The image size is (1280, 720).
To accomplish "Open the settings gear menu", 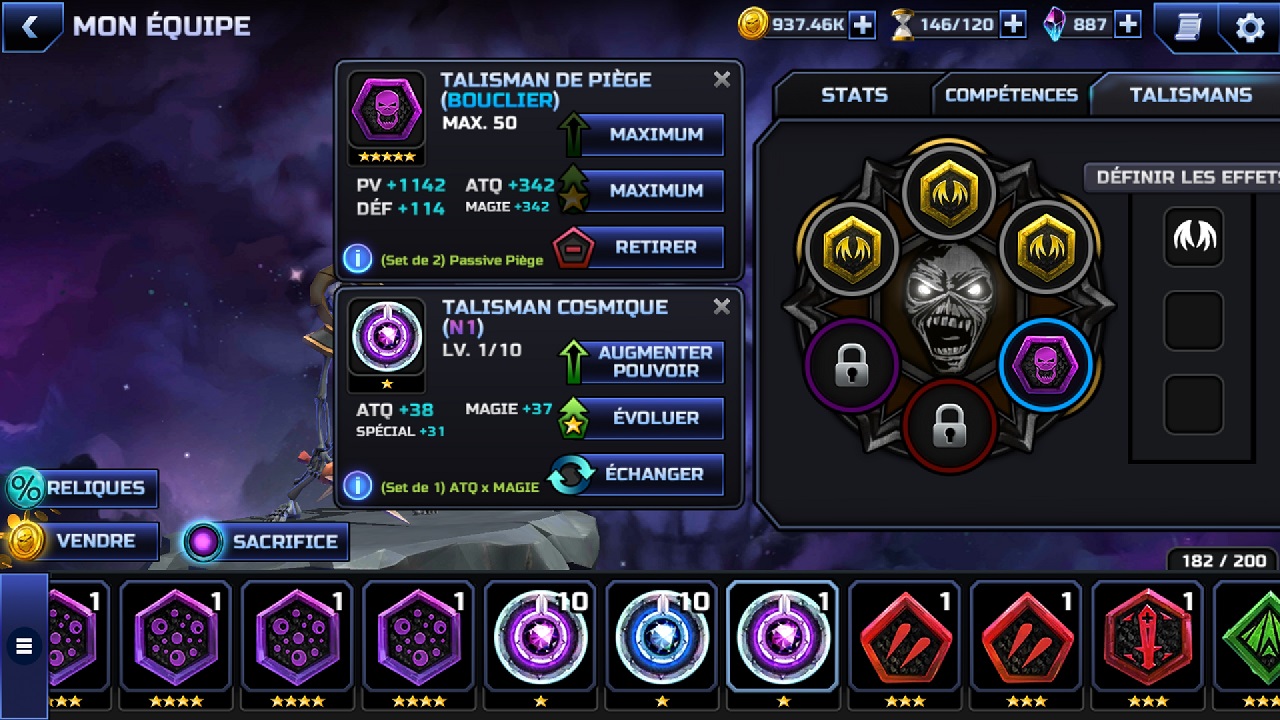I will coord(1250,27).
